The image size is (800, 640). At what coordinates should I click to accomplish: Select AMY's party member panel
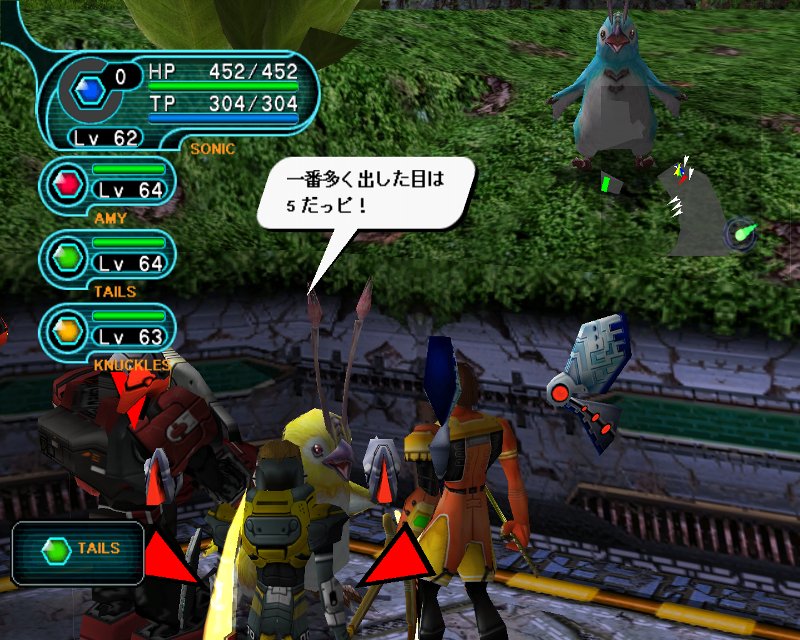(x=108, y=182)
